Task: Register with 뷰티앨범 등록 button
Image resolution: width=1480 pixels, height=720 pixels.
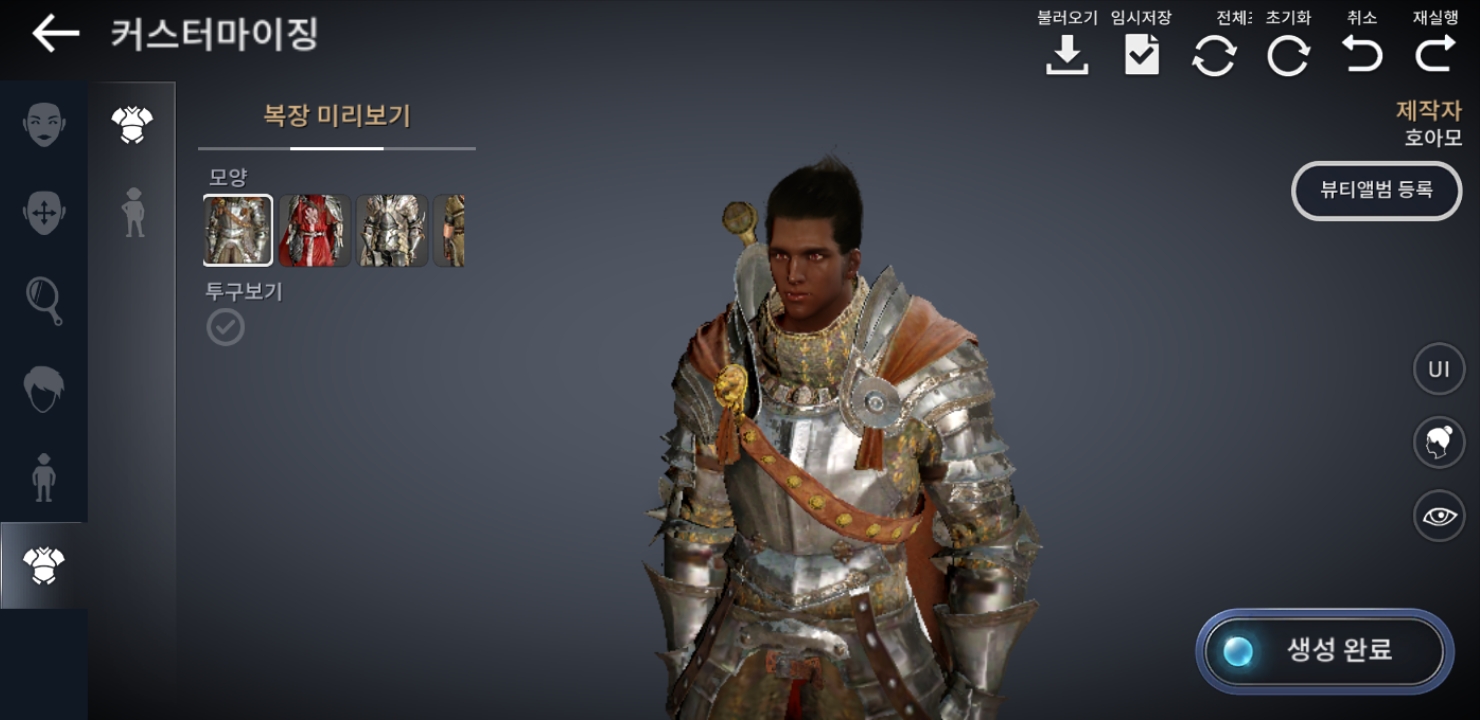Action: pyautogui.click(x=1376, y=190)
